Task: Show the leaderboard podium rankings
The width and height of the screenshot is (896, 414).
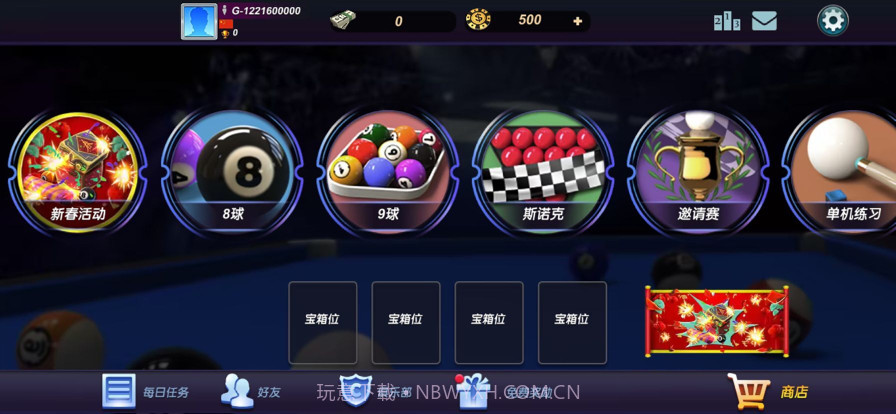Action: point(727,21)
